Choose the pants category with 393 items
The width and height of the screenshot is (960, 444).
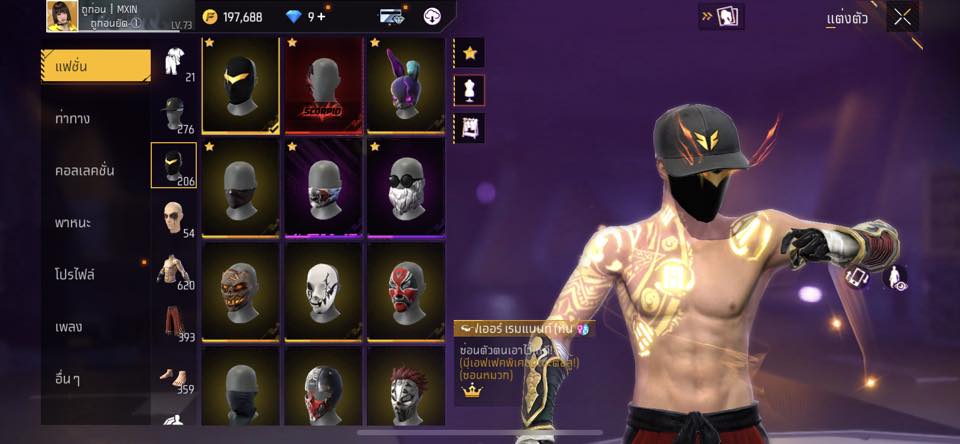pyautogui.click(x=175, y=324)
